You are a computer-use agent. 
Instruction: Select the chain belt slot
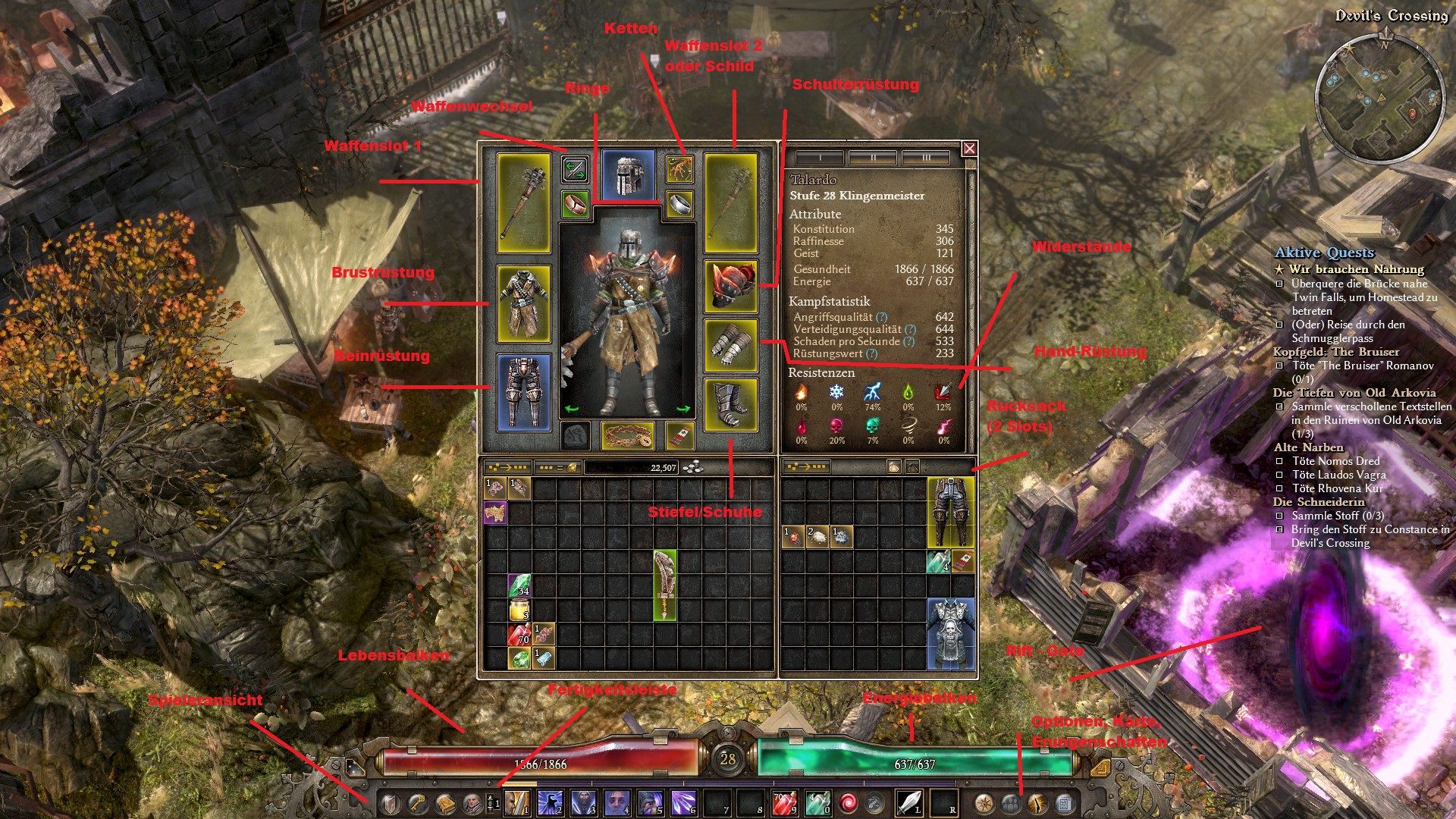coord(627,436)
